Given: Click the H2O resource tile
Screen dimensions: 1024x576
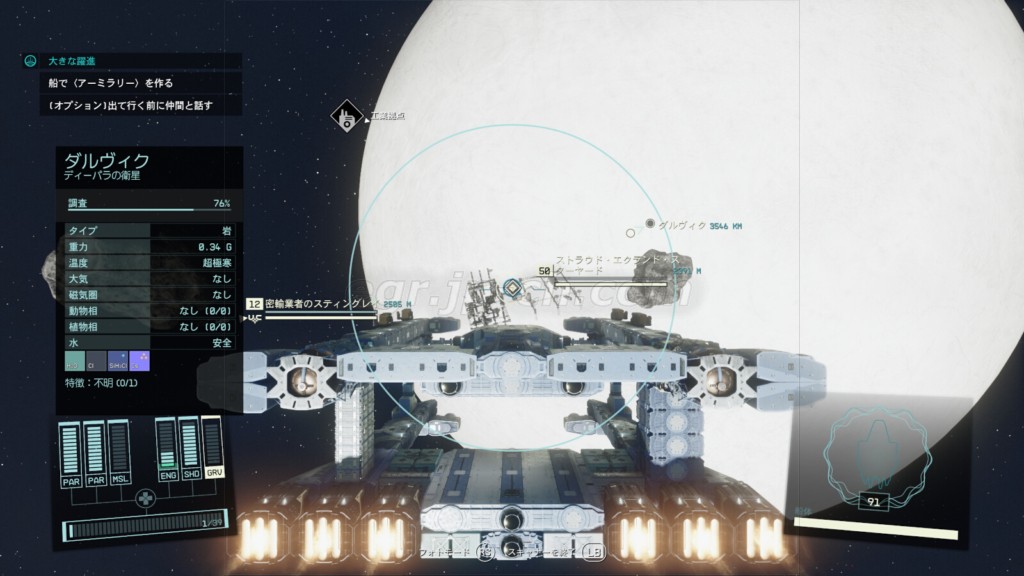Looking at the screenshot, I should pyautogui.click(x=74, y=361).
